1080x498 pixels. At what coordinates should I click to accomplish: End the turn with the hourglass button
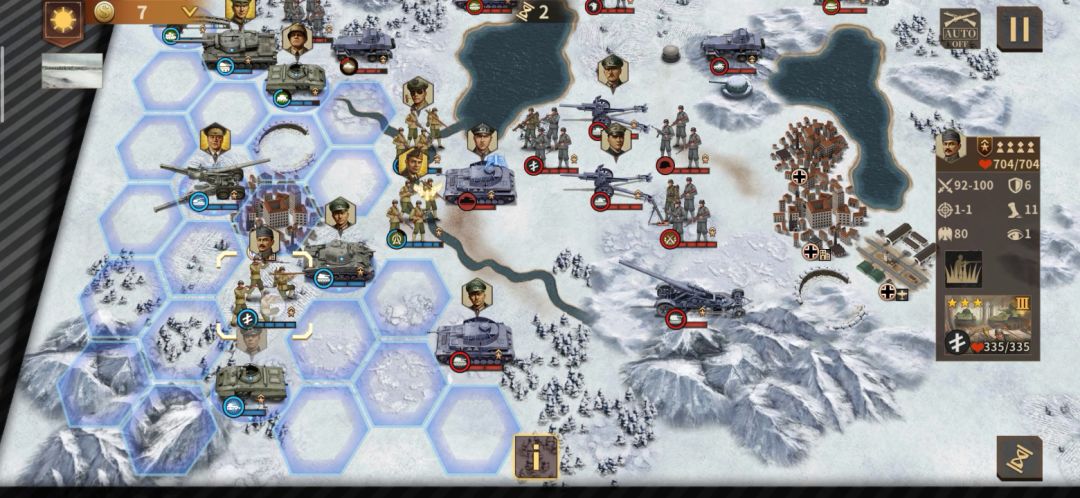point(1019,458)
